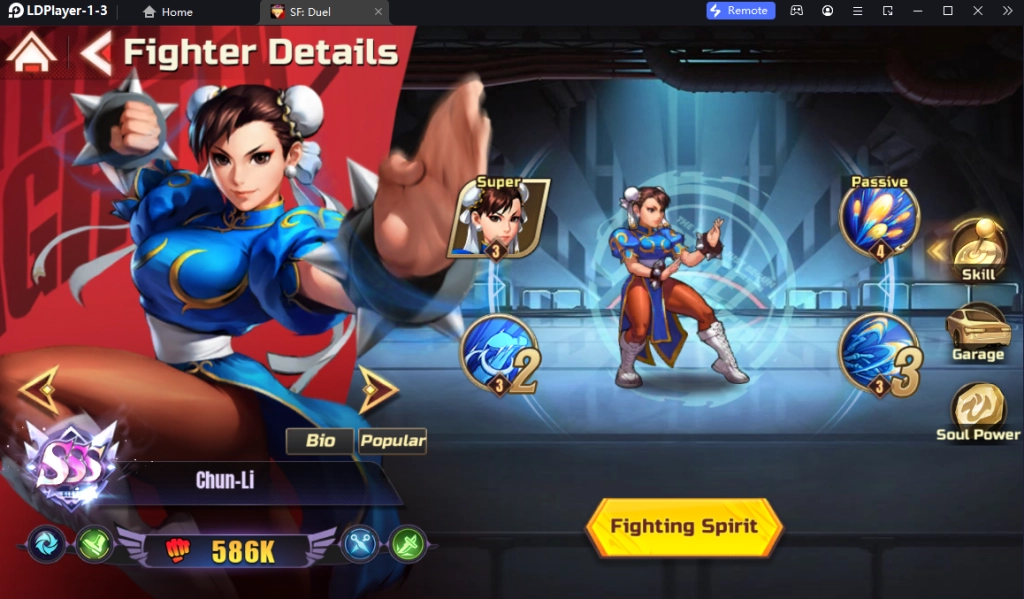This screenshot has width=1024, height=599.
Task: Go to the home screen via house icon
Action: (x=31, y=52)
